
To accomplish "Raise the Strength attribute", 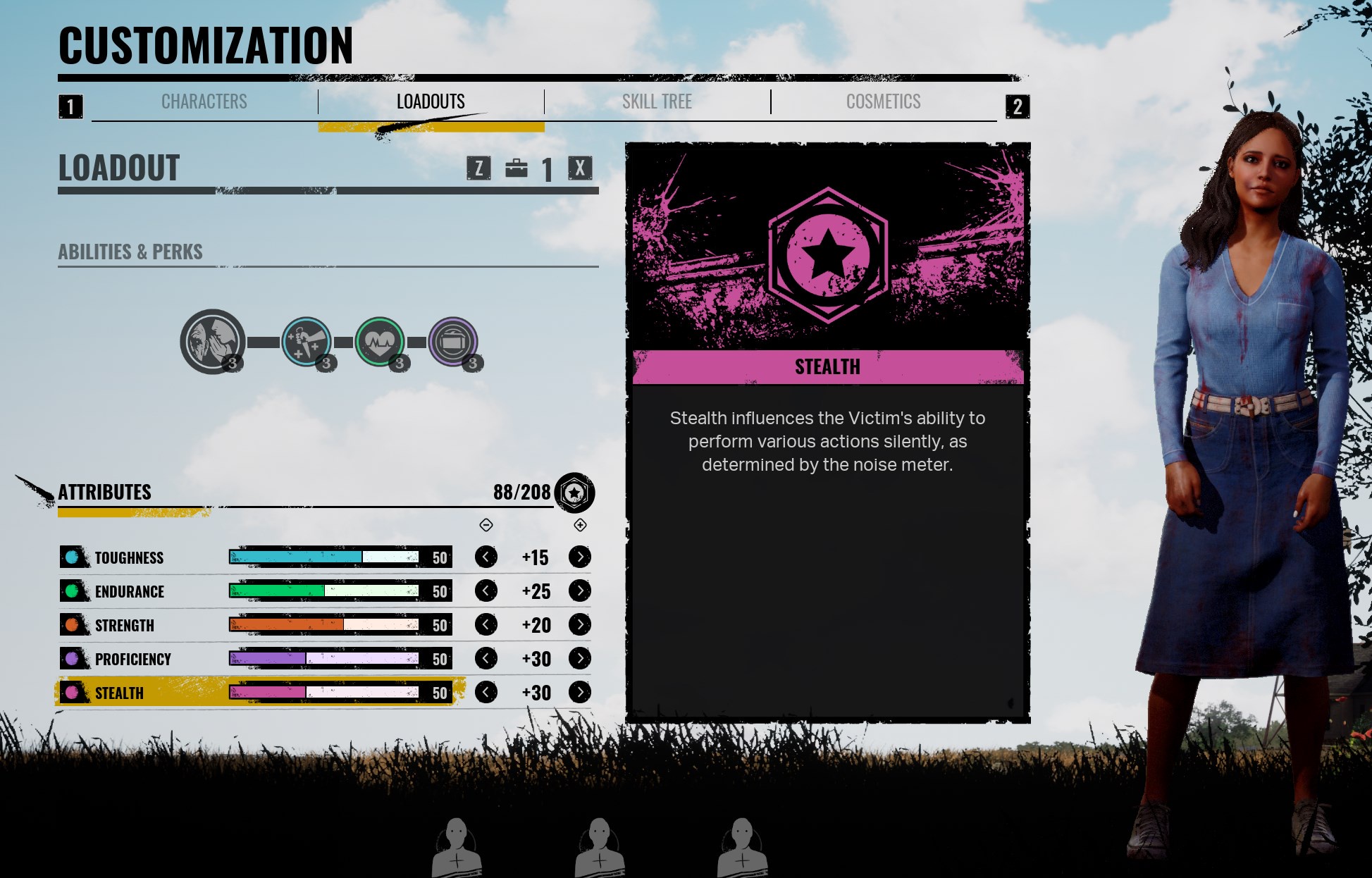I will [x=580, y=625].
